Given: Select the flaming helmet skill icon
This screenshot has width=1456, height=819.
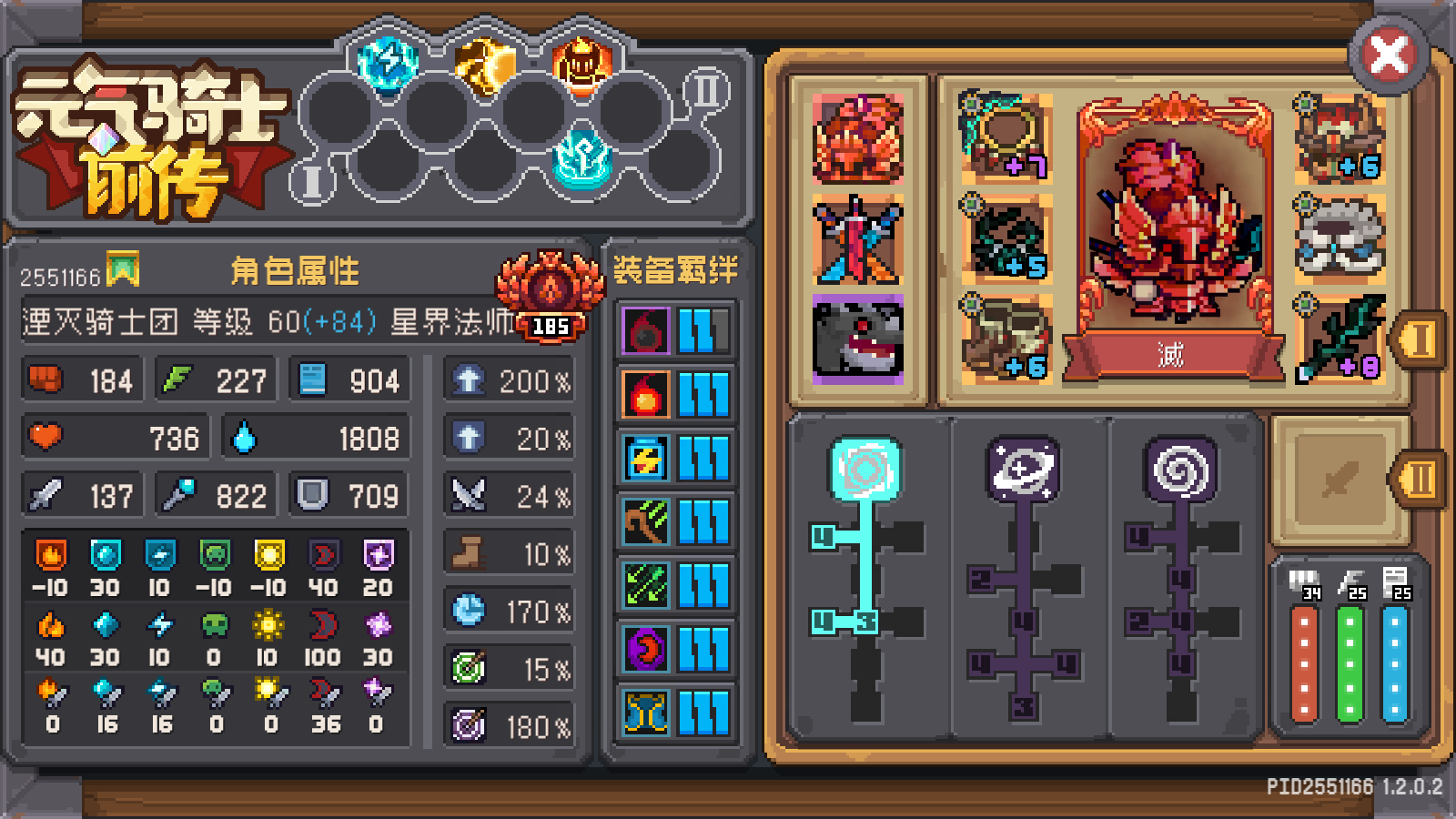Looking at the screenshot, I should pos(581,64).
